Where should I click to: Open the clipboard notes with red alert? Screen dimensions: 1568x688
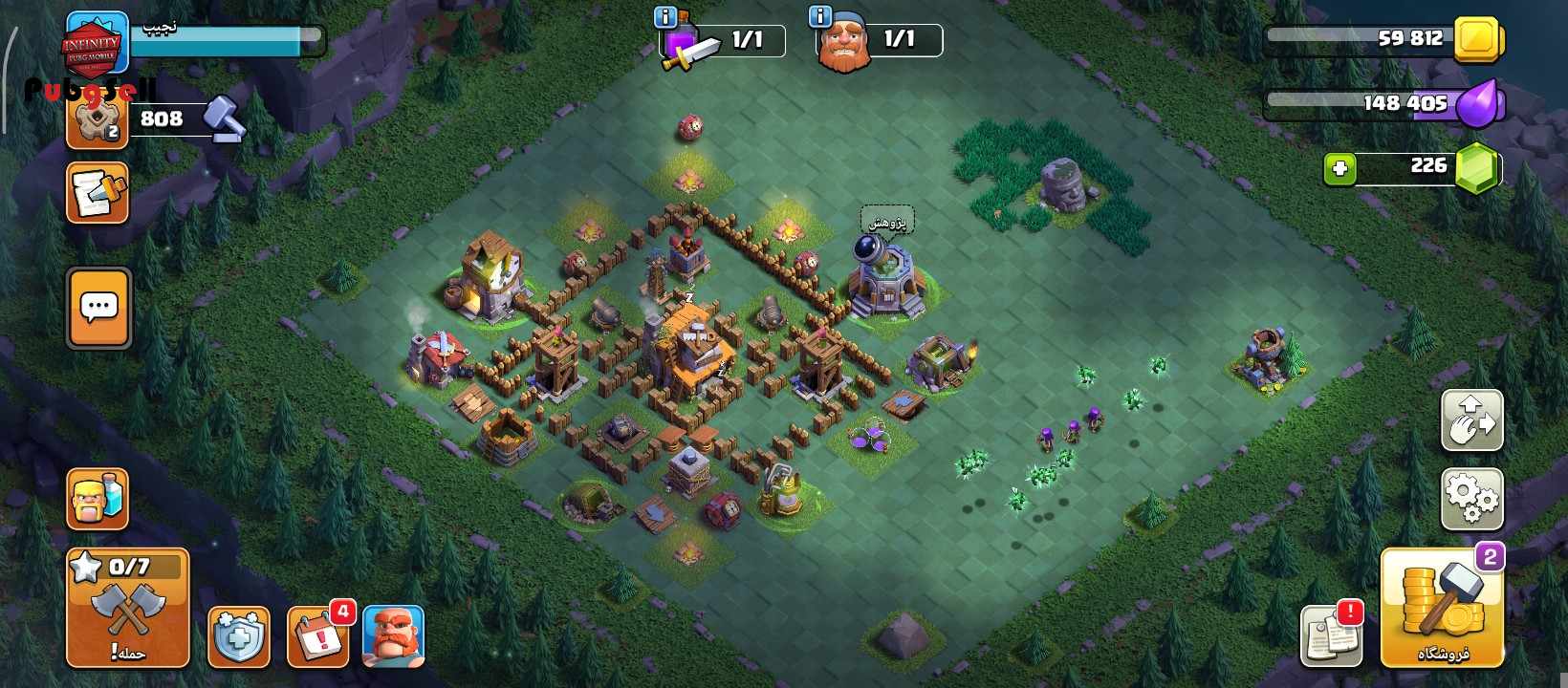coord(1331,635)
